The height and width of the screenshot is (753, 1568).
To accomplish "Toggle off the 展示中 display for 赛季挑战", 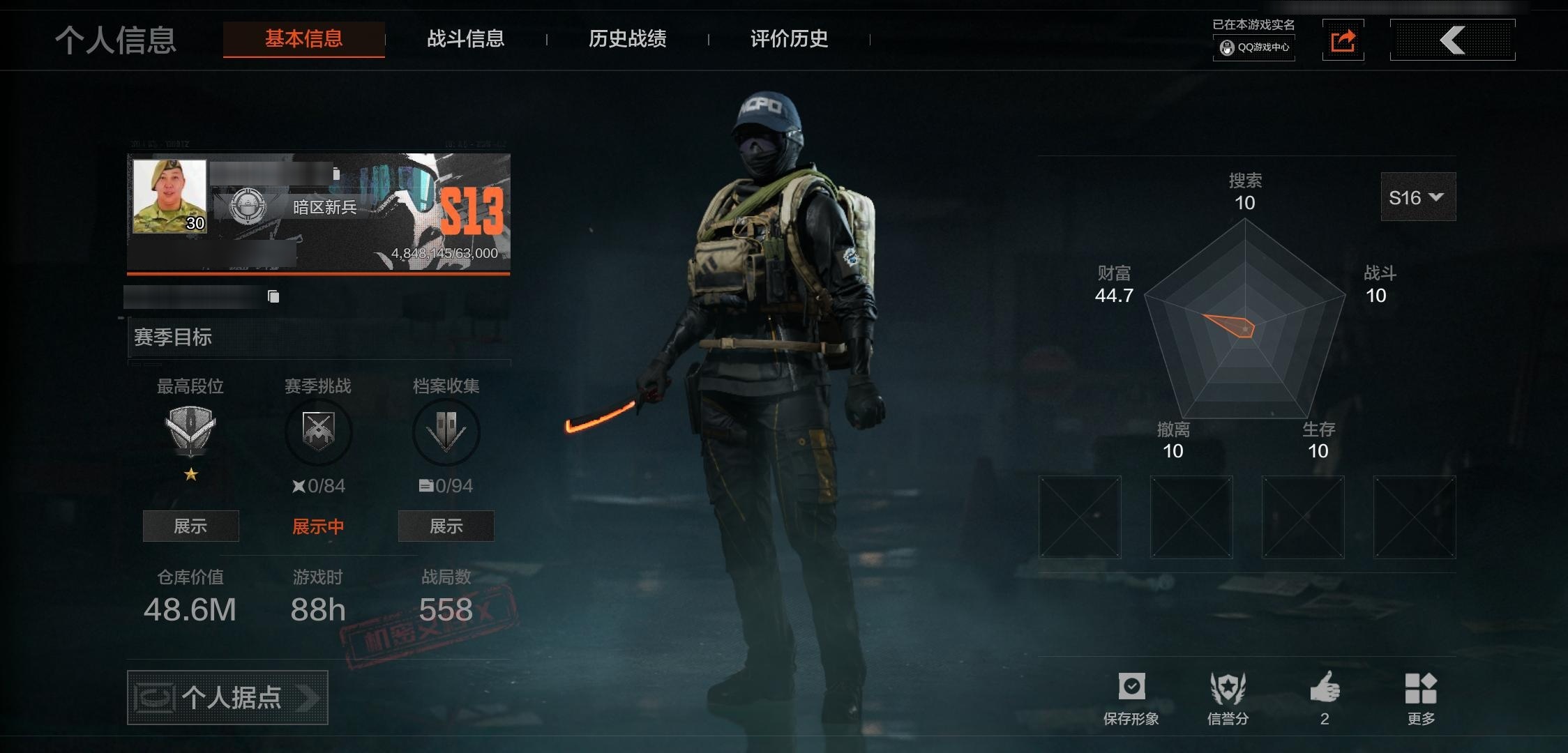I will (319, 526).
